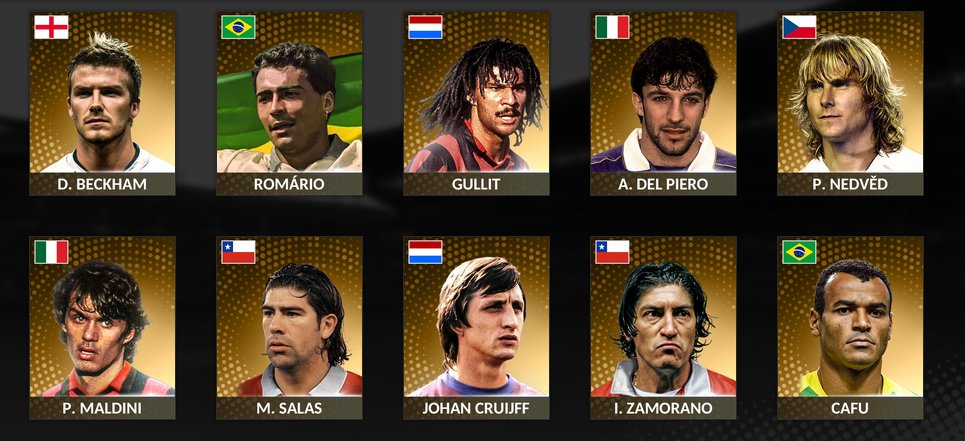The image size is (965, 441).
Task: Select the D. Beckham legend card
Action: pyautogui.click(x=103, y=104)
